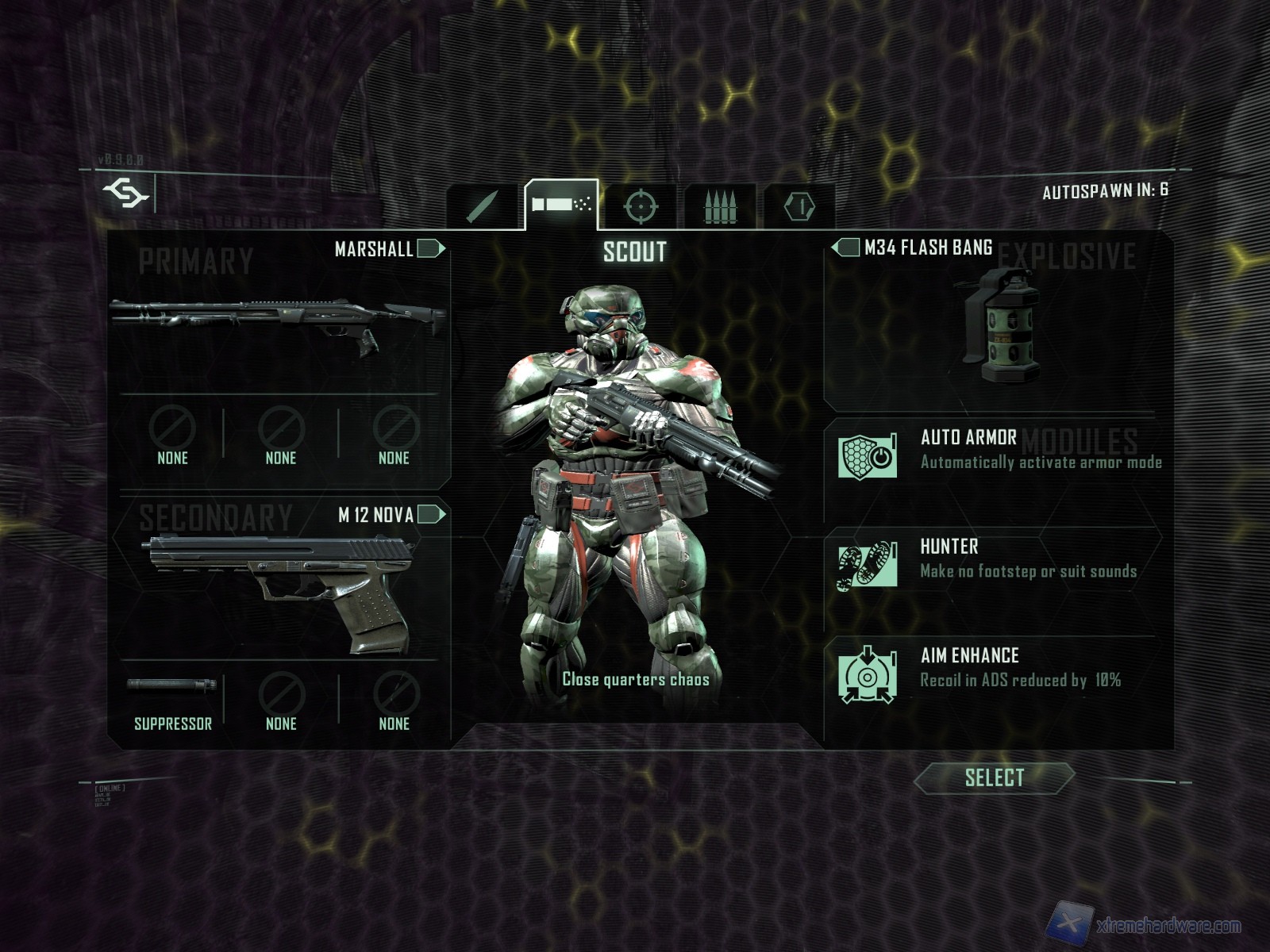Change explosive using M34 Flash Bang arrow
This screenshot has width=1270, height=952.
pos(846,248)
